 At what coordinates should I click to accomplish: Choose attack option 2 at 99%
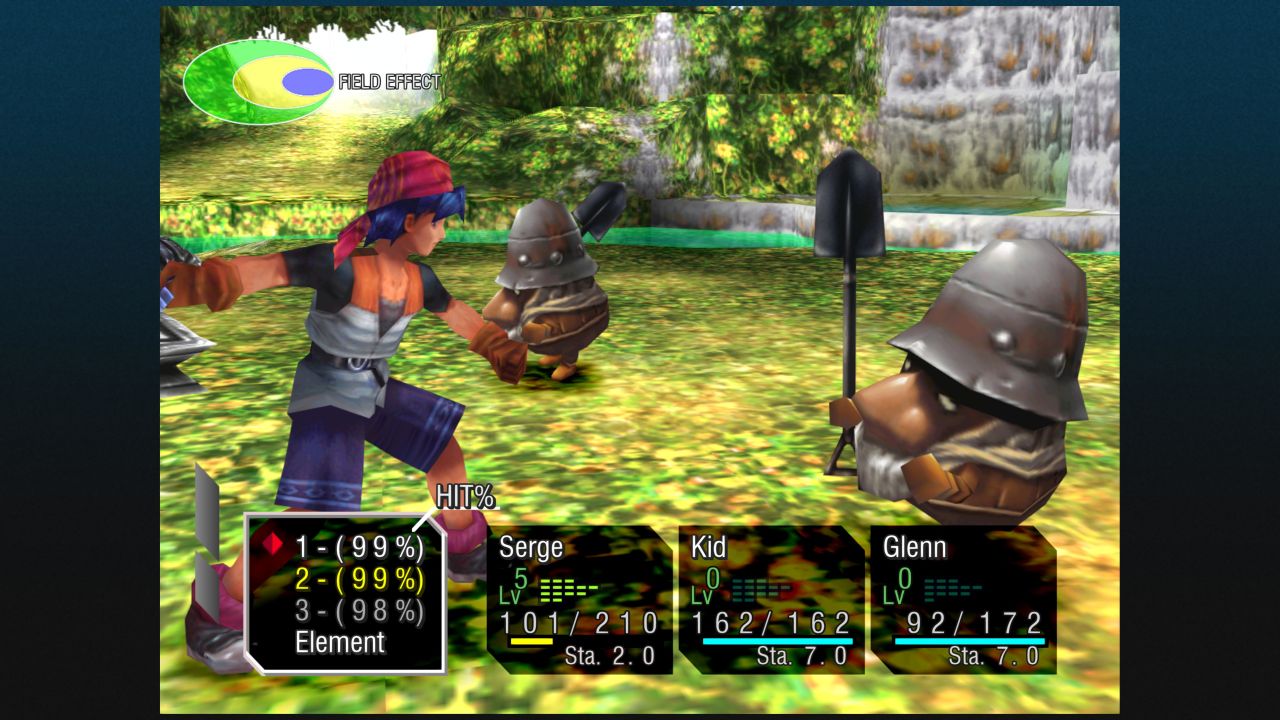[359, 579]
